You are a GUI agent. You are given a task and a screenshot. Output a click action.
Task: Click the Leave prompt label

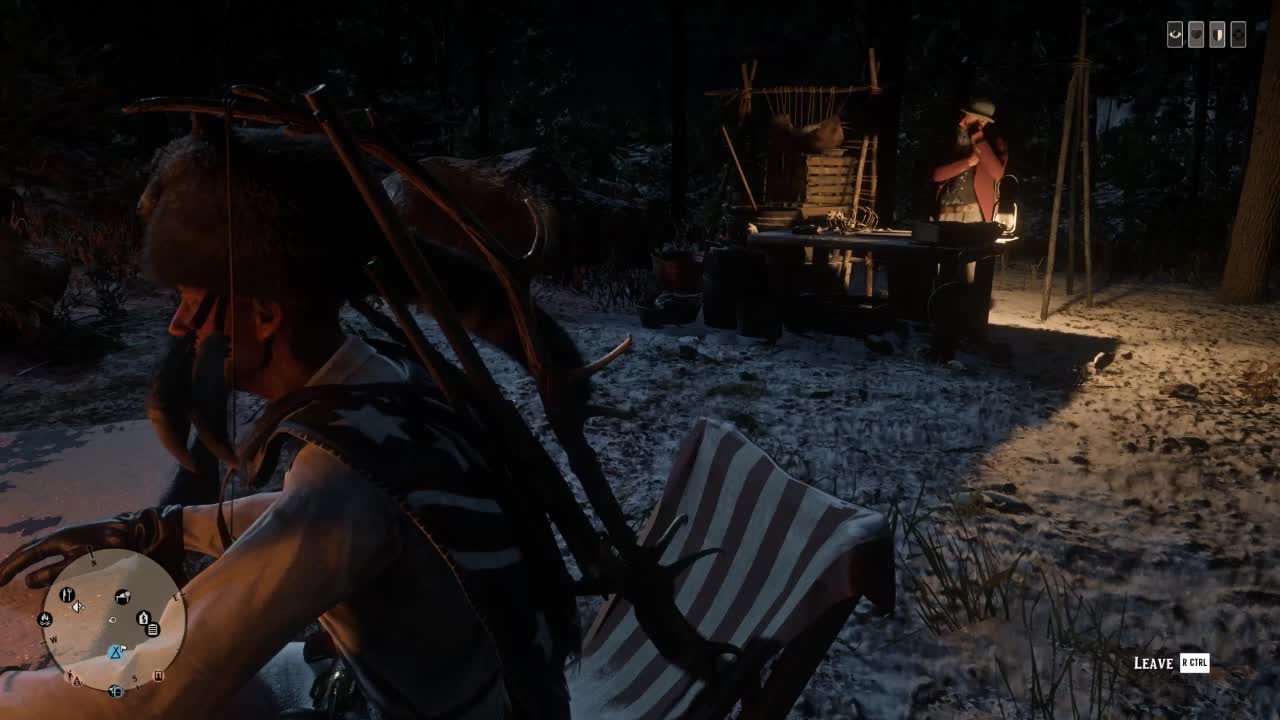pos(1153,663)
